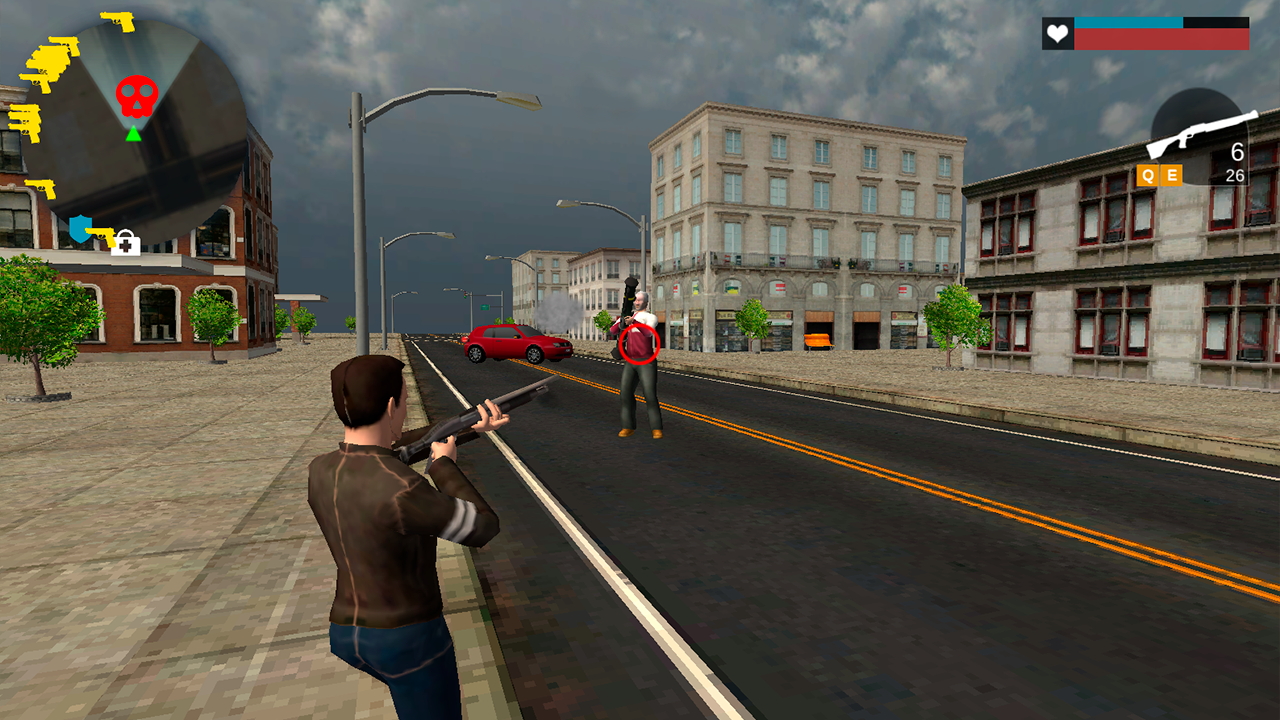Click the lone pistol icon on minimap's lower-left edge
The image size is (1280, 720).
coord(42,188)
